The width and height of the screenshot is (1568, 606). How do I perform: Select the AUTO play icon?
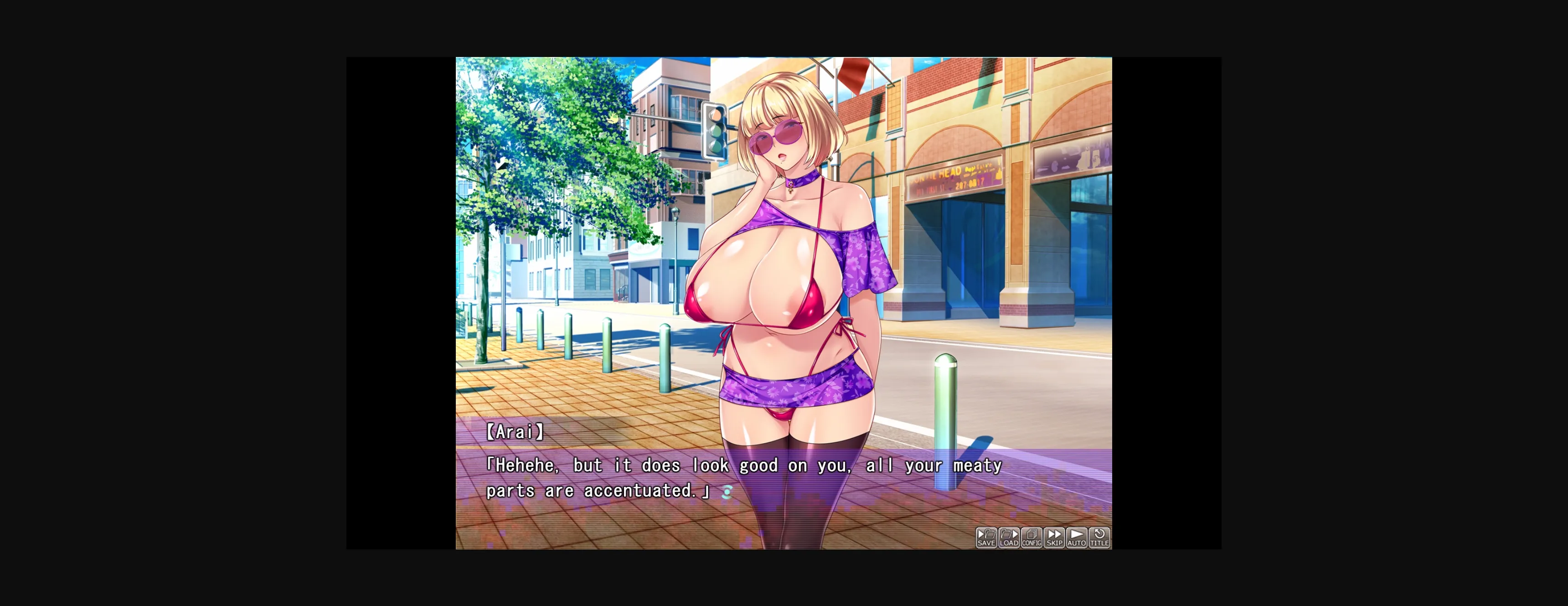click(1077, 533)
